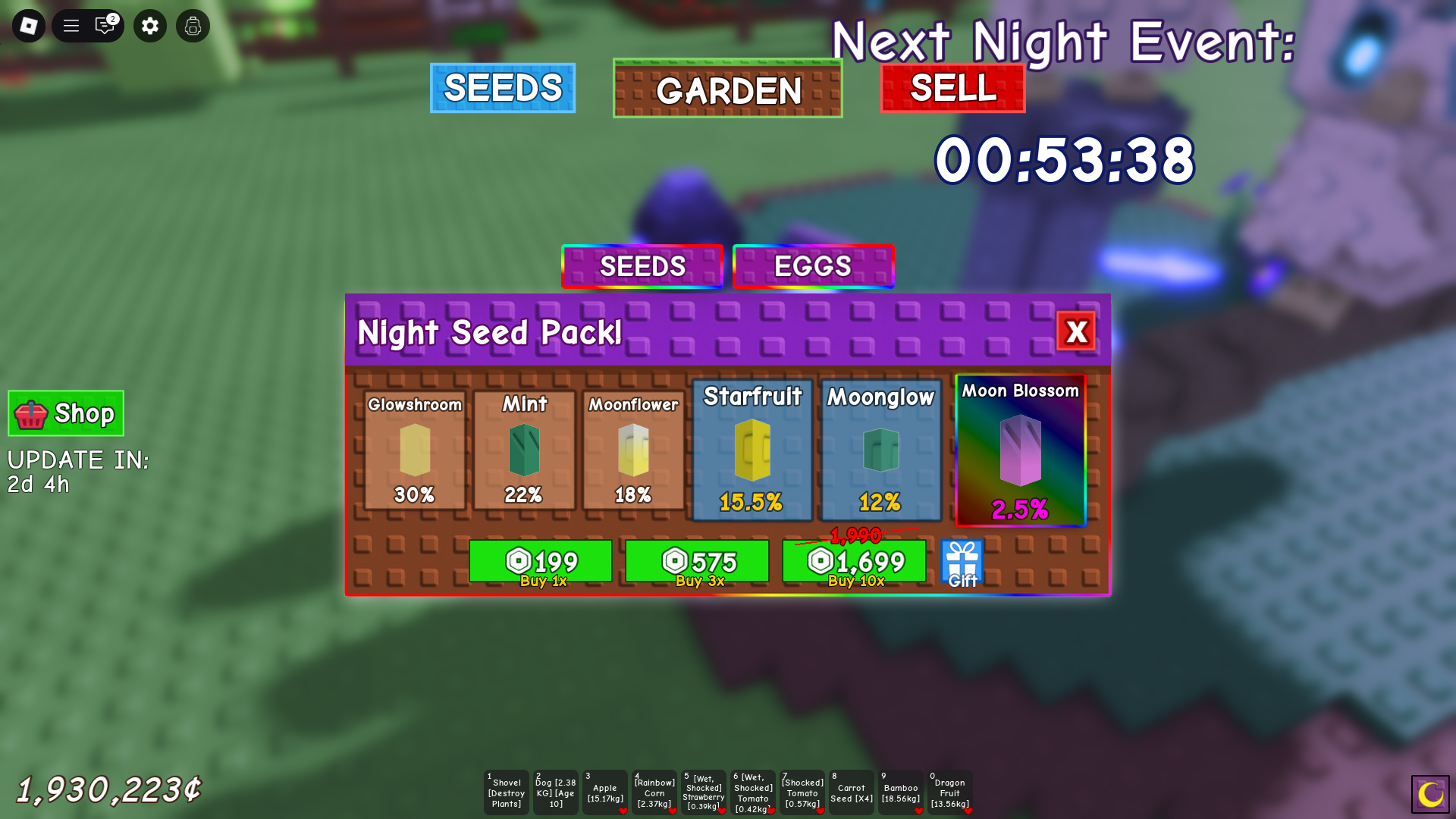Viewport: 1456px width, 819px height.
Task: Click the Roblox logo icon
Action: tap(28, 25)
